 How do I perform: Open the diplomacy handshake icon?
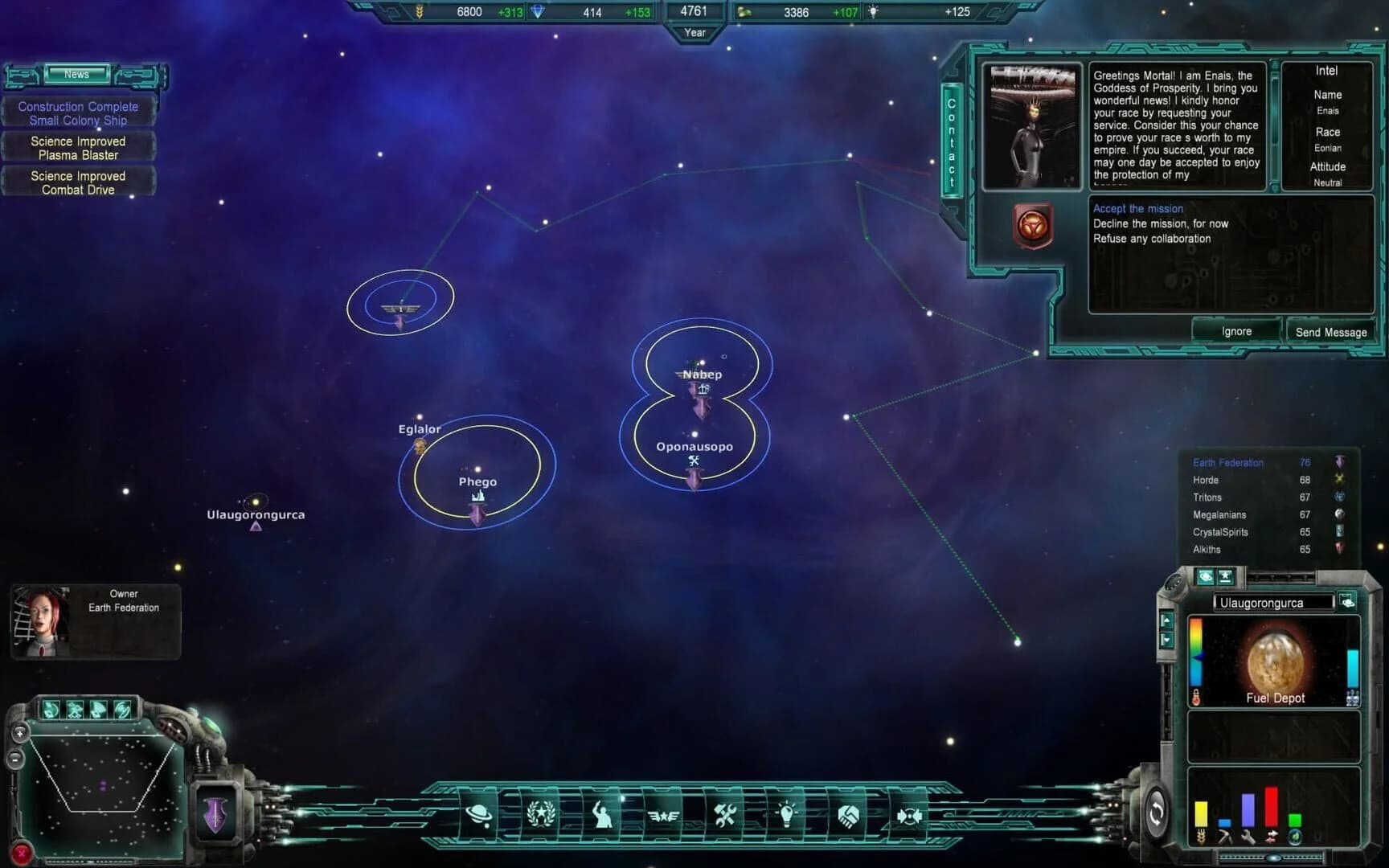pos(850,815)
